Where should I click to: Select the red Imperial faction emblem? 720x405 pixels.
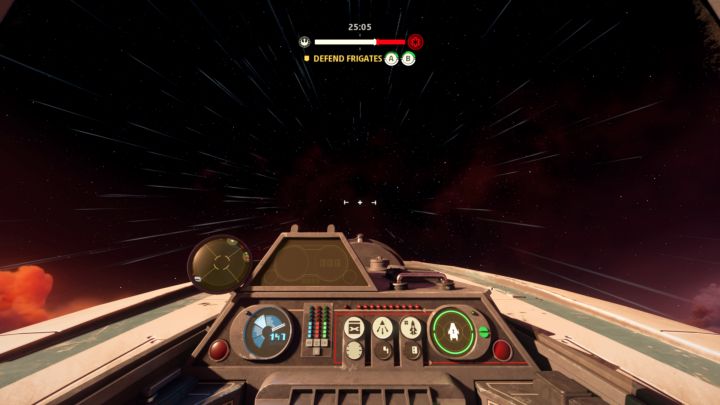pyautogui.click(x=415, y=42)
